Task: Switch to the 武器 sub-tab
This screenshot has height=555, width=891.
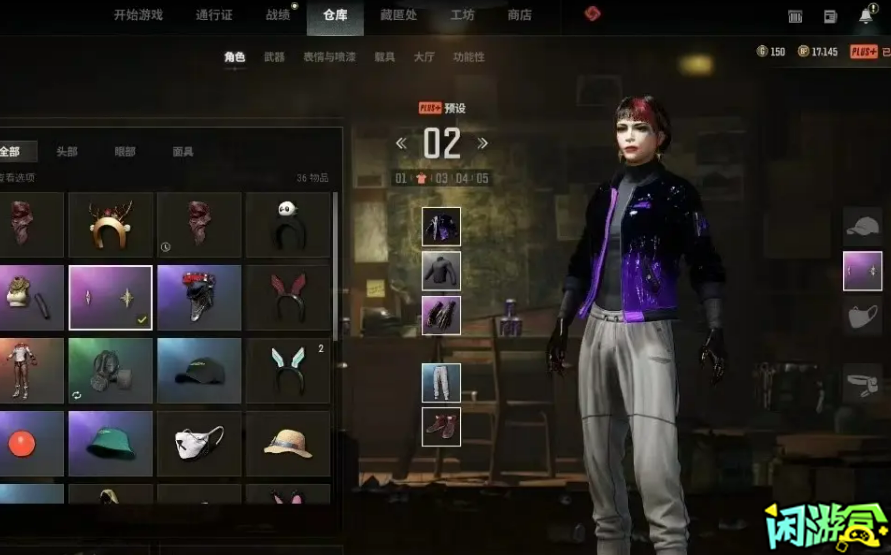Action: [274, 58]
